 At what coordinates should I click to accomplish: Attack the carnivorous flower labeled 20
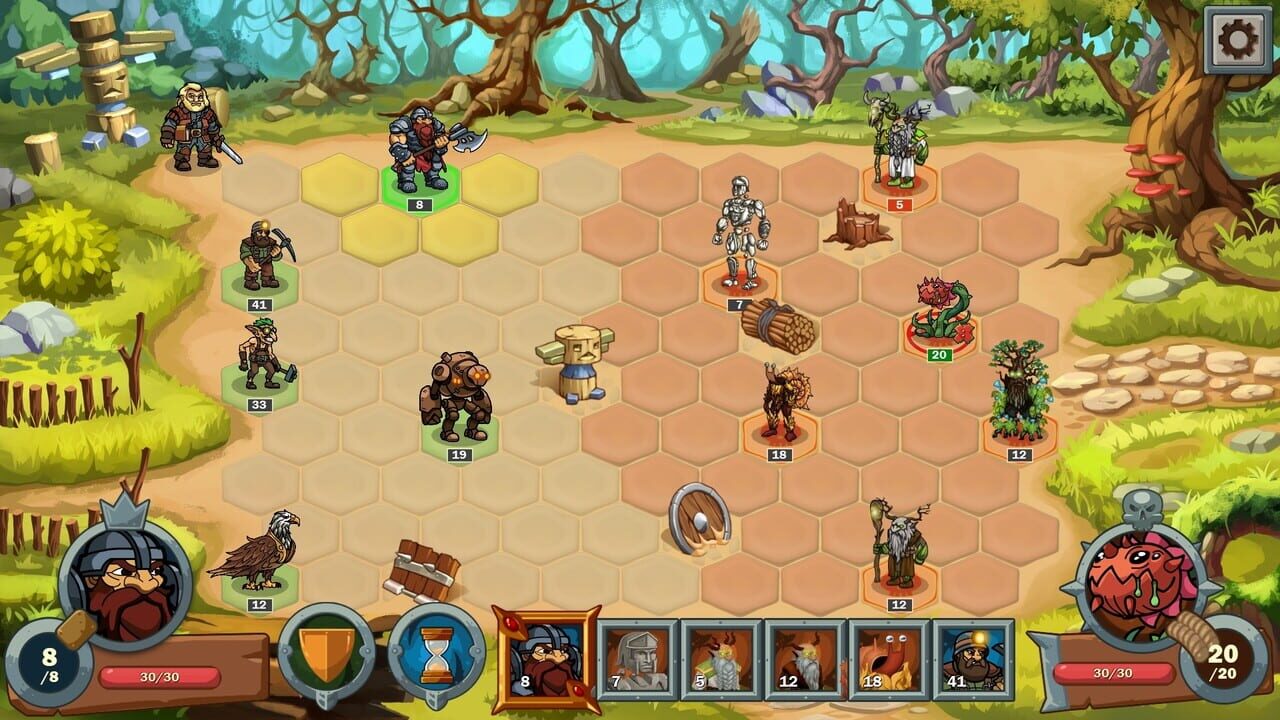940,310
